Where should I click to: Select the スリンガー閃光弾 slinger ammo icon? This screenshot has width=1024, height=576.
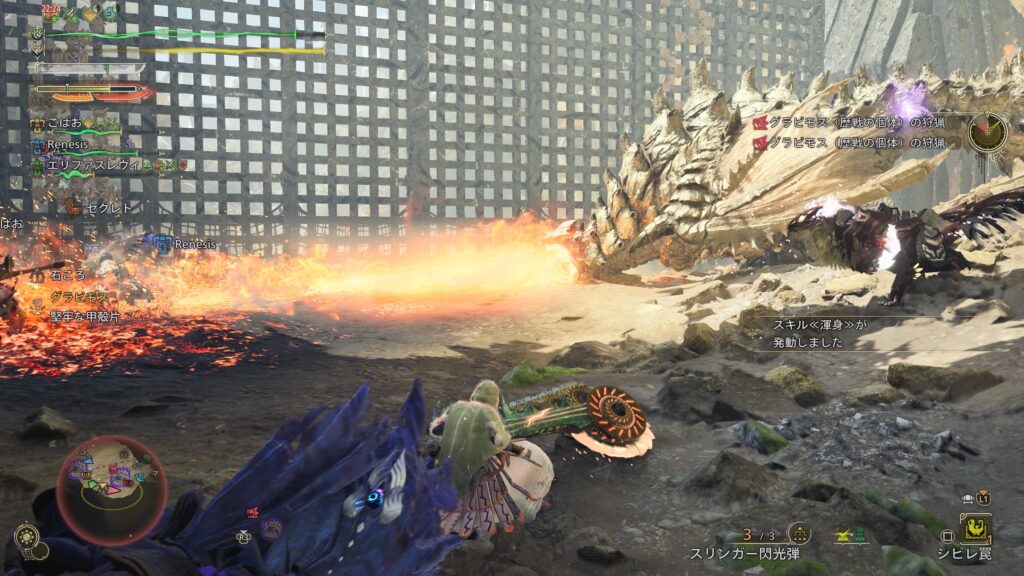tap(799, 534)
